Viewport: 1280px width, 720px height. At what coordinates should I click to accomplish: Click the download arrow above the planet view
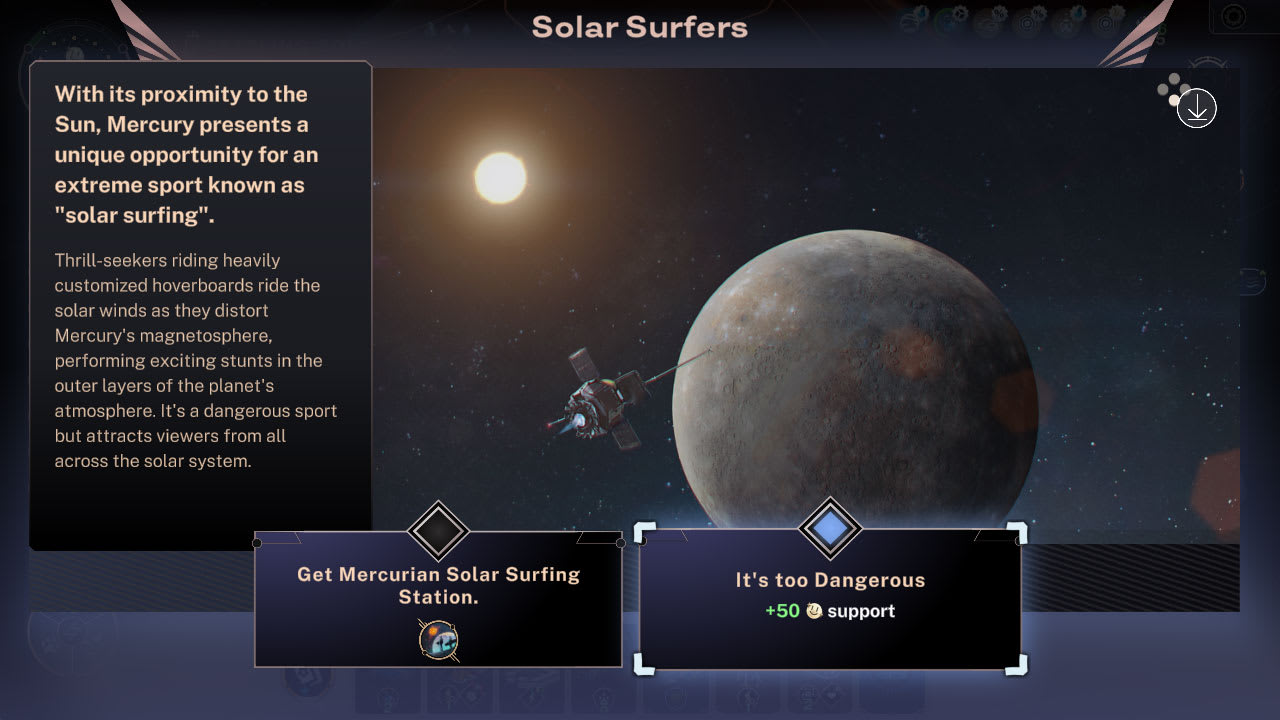pos(1196,108)
